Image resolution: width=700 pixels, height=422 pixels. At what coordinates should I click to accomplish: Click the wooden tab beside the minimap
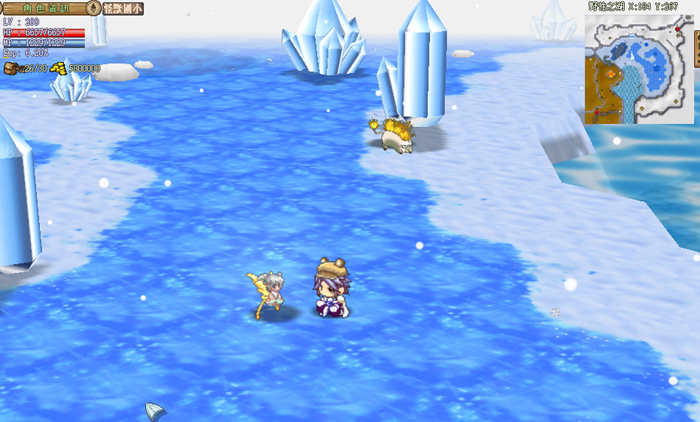click(x=696, y=50)
